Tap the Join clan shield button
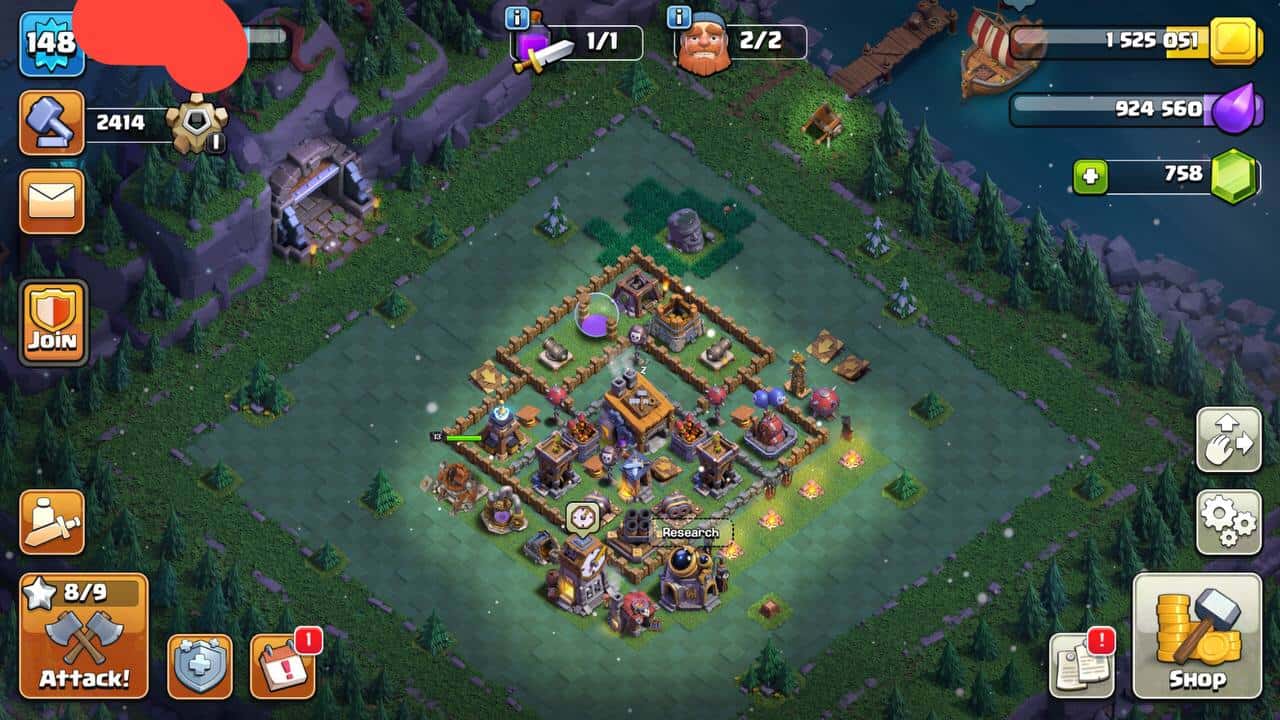Screen dimensions: 1280x720 53,322
